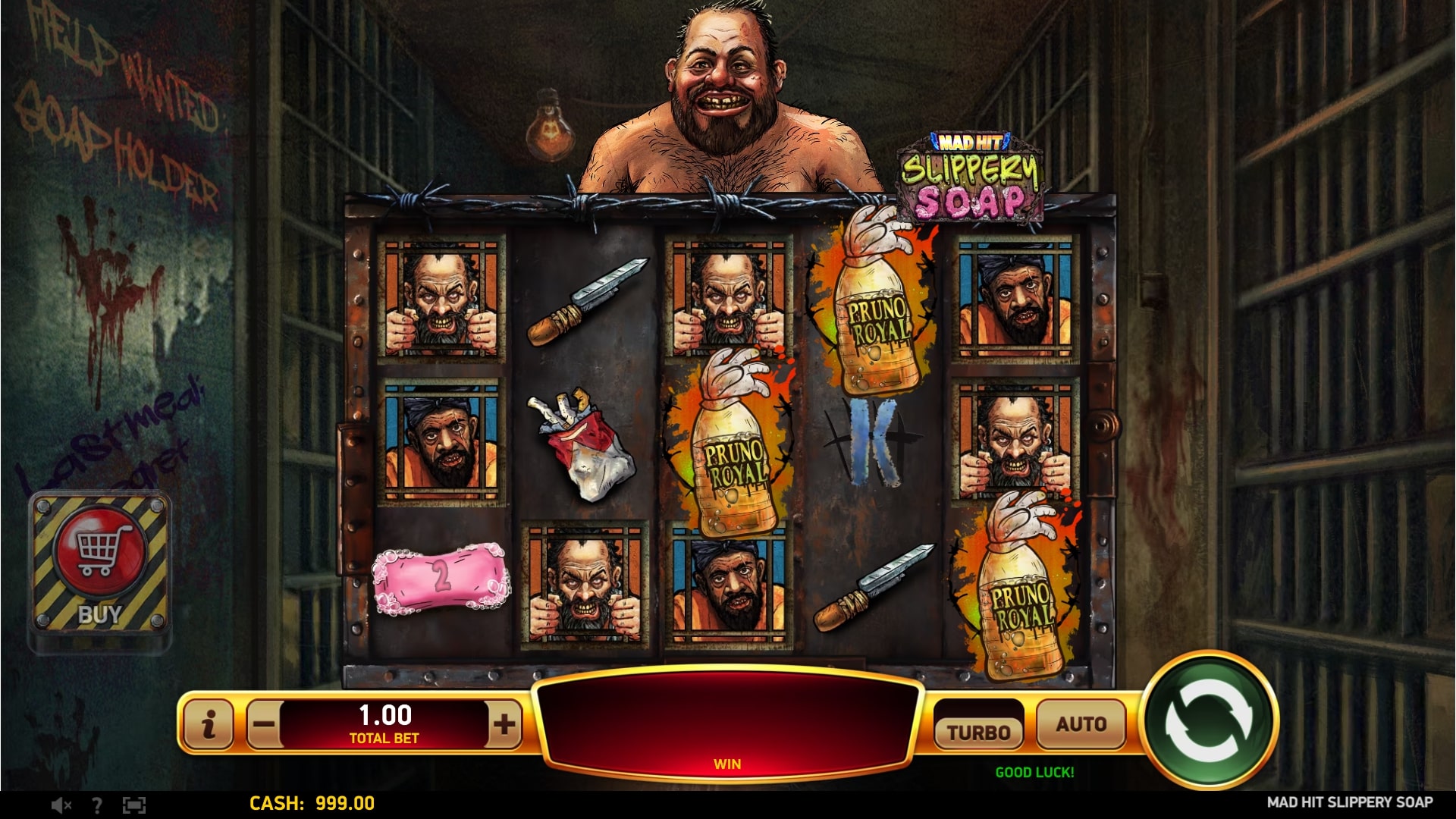This screenshot has width=1456, height=819.
Task: Open help using the question mark icon
Action: pos(96,806)
